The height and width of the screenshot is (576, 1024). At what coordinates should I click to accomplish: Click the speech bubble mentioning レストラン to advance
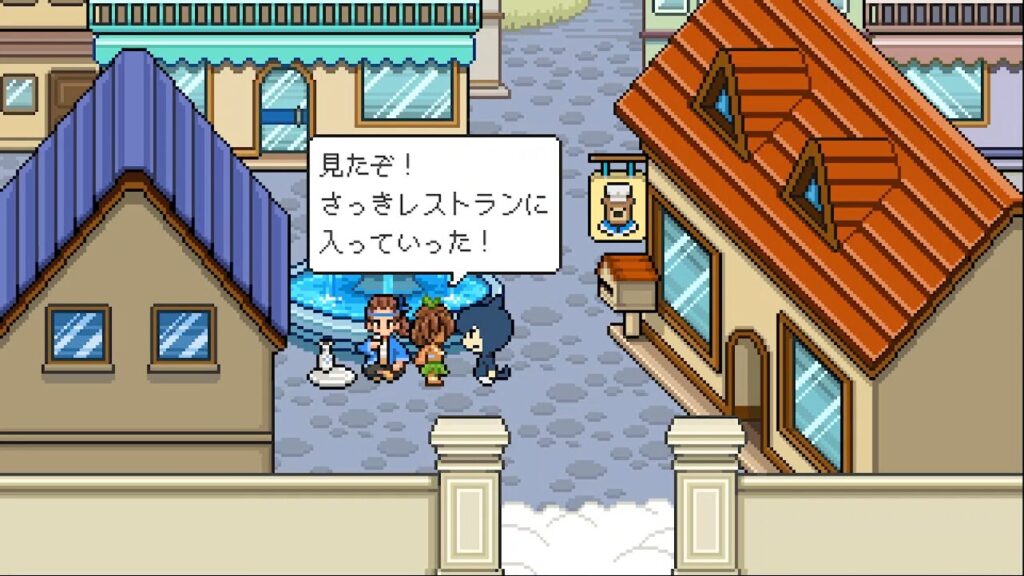coord(432,205)
